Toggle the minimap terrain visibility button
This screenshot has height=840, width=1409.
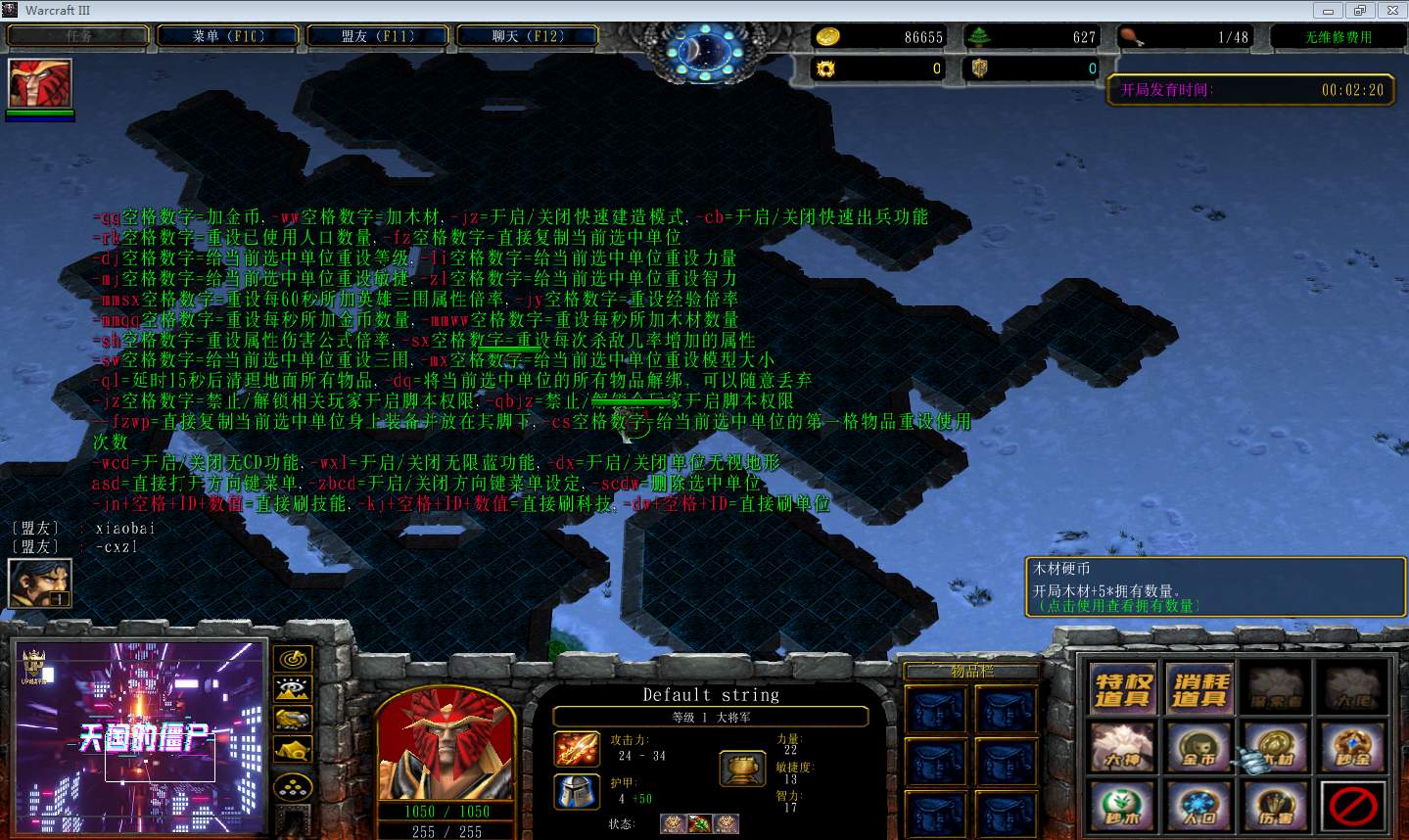pyautogui.click(x=293, y=689)
